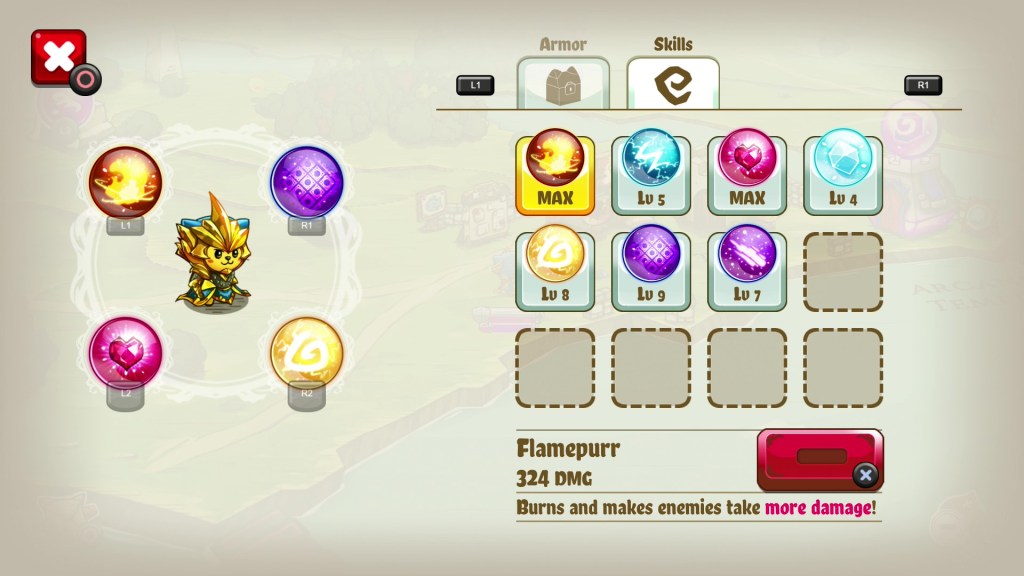The height and width of the screenshot is (576, 1024).
Task: Choose the equipped heart skill on L2 slot
Action: [125, 353]
